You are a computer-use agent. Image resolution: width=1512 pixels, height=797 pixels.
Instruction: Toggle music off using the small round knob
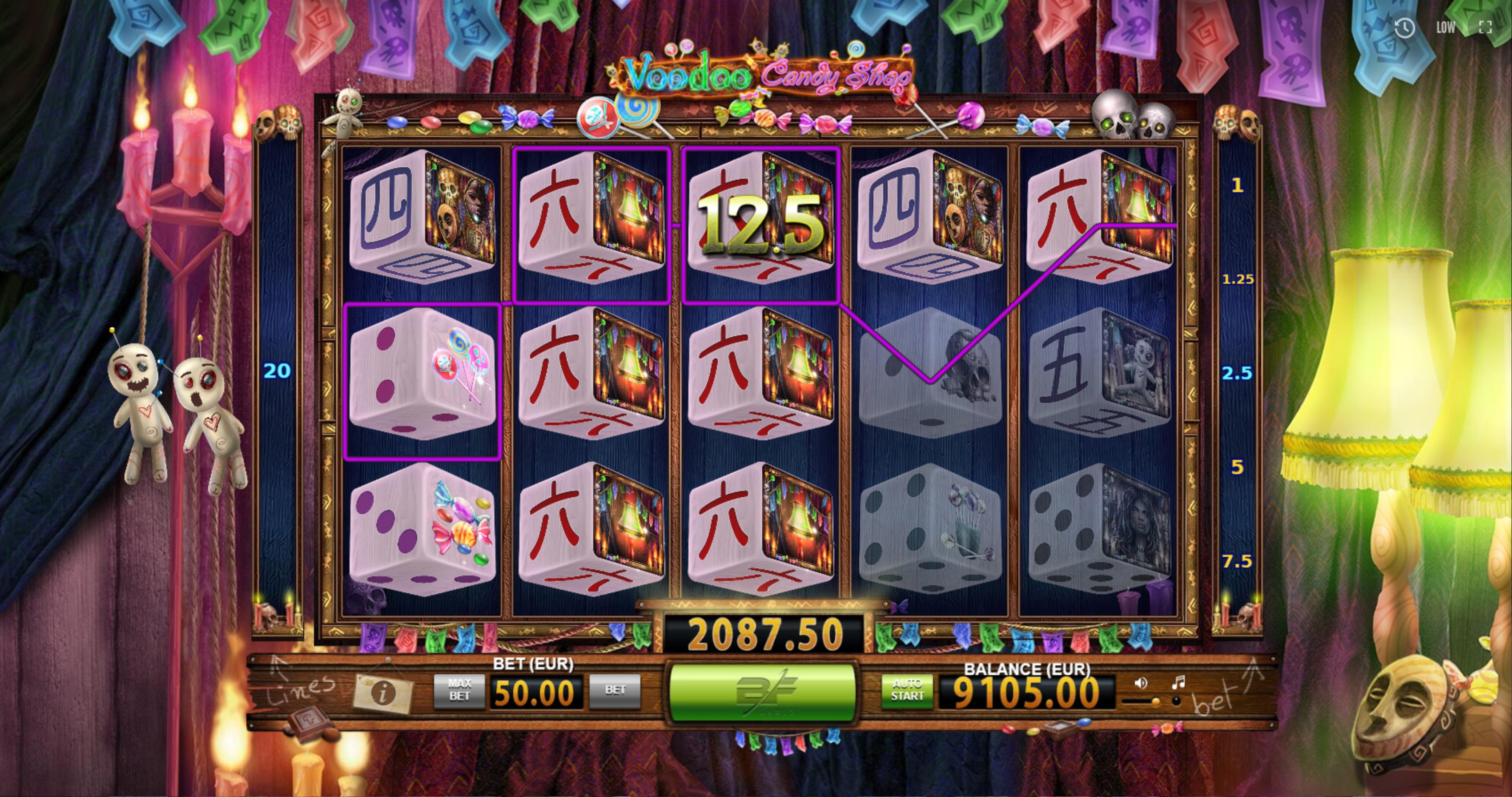point(1176,702)
